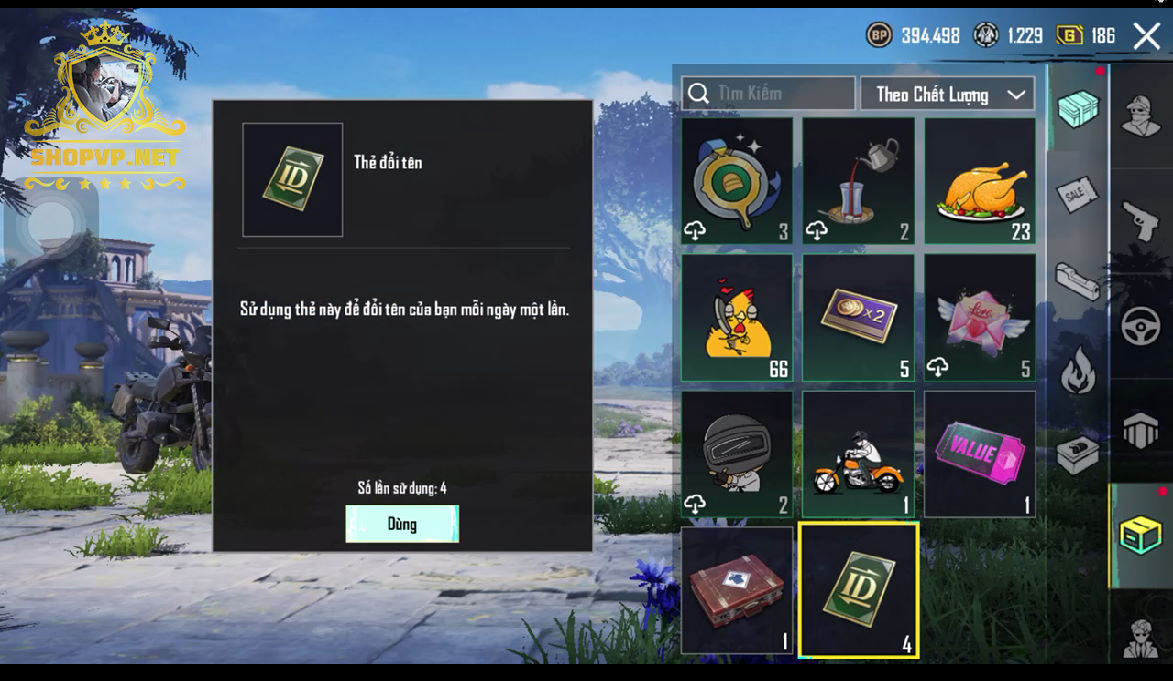Select the orange motorcycle rider item
Viewport: 1173px width, 681px height.
click(858, 454)
